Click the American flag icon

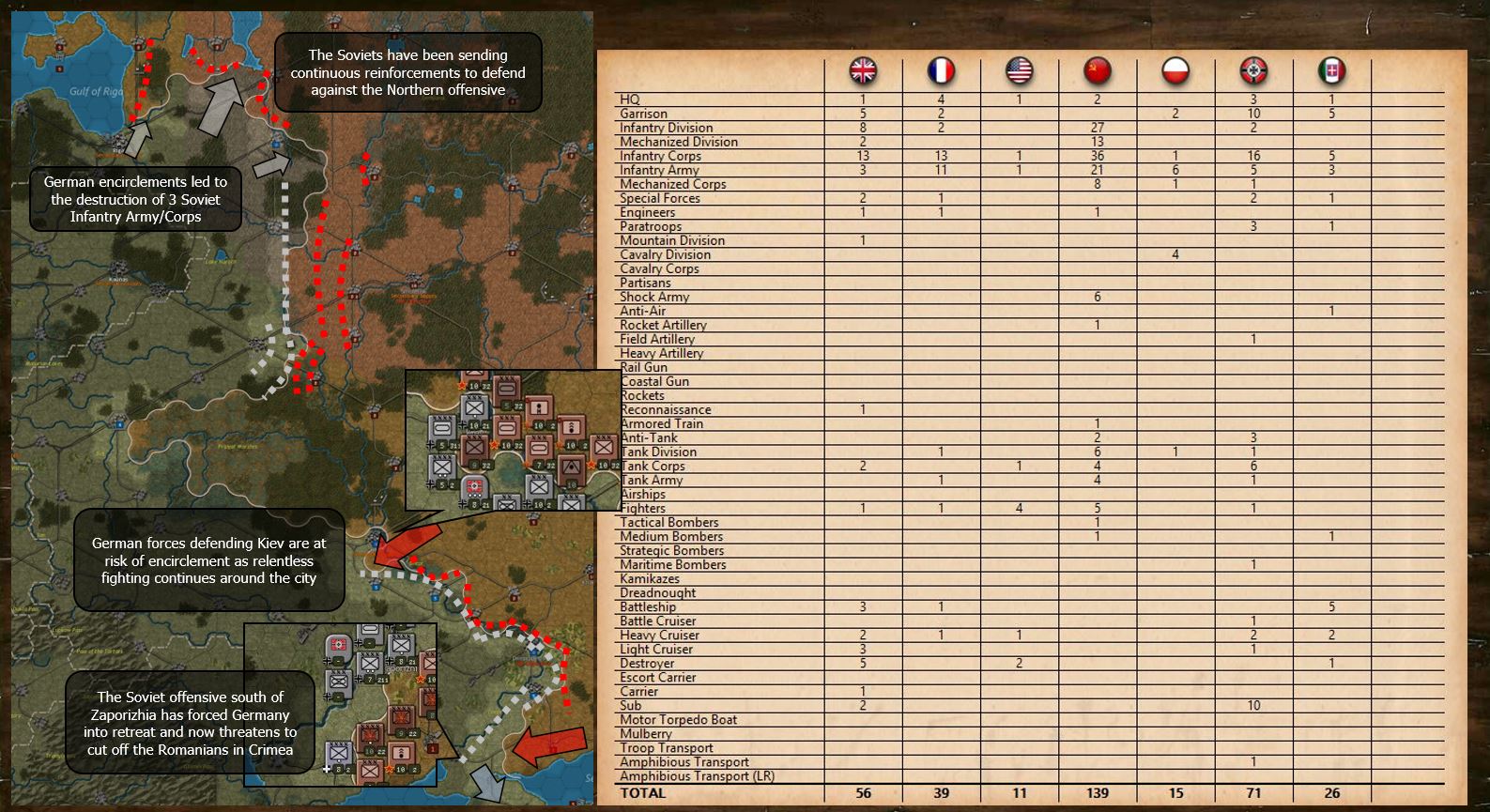pos(1020,69)
